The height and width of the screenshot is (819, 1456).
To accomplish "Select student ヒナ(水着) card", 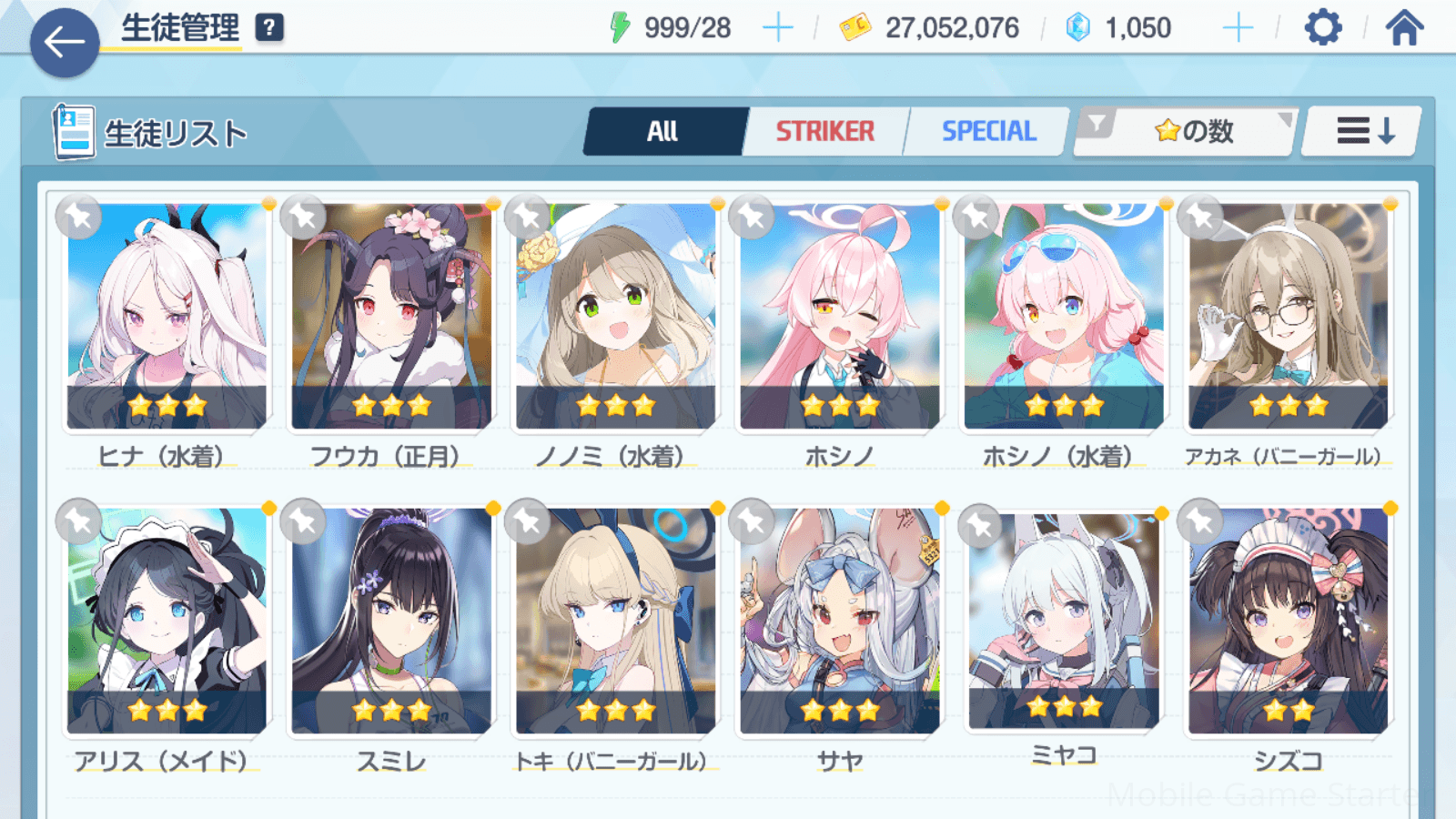I will point(167,316).
